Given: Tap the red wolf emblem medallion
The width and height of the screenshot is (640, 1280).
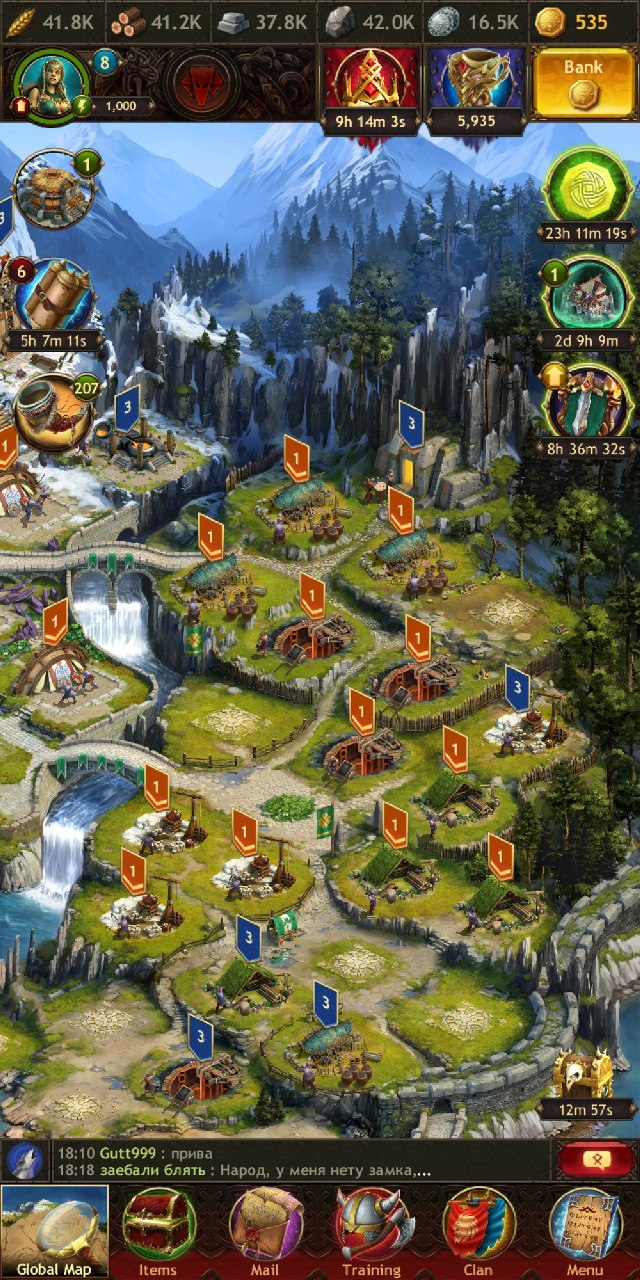Looking at the screenshot, I should click(202, 85).
